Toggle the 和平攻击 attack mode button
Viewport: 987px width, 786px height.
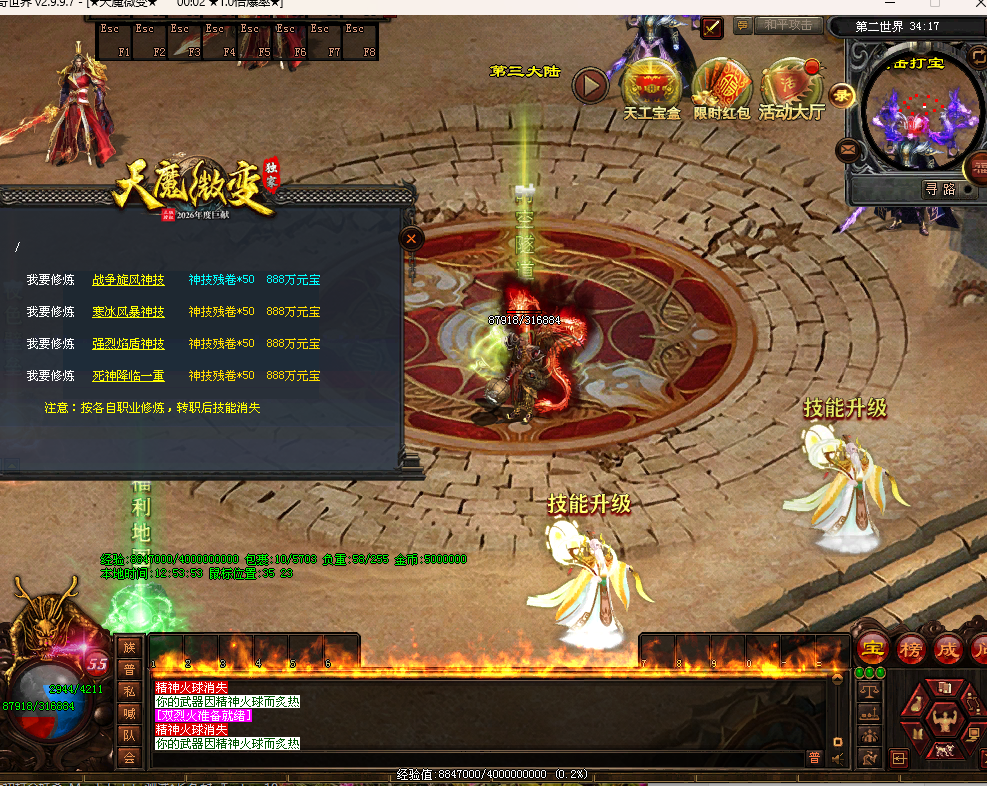point(789,26)
